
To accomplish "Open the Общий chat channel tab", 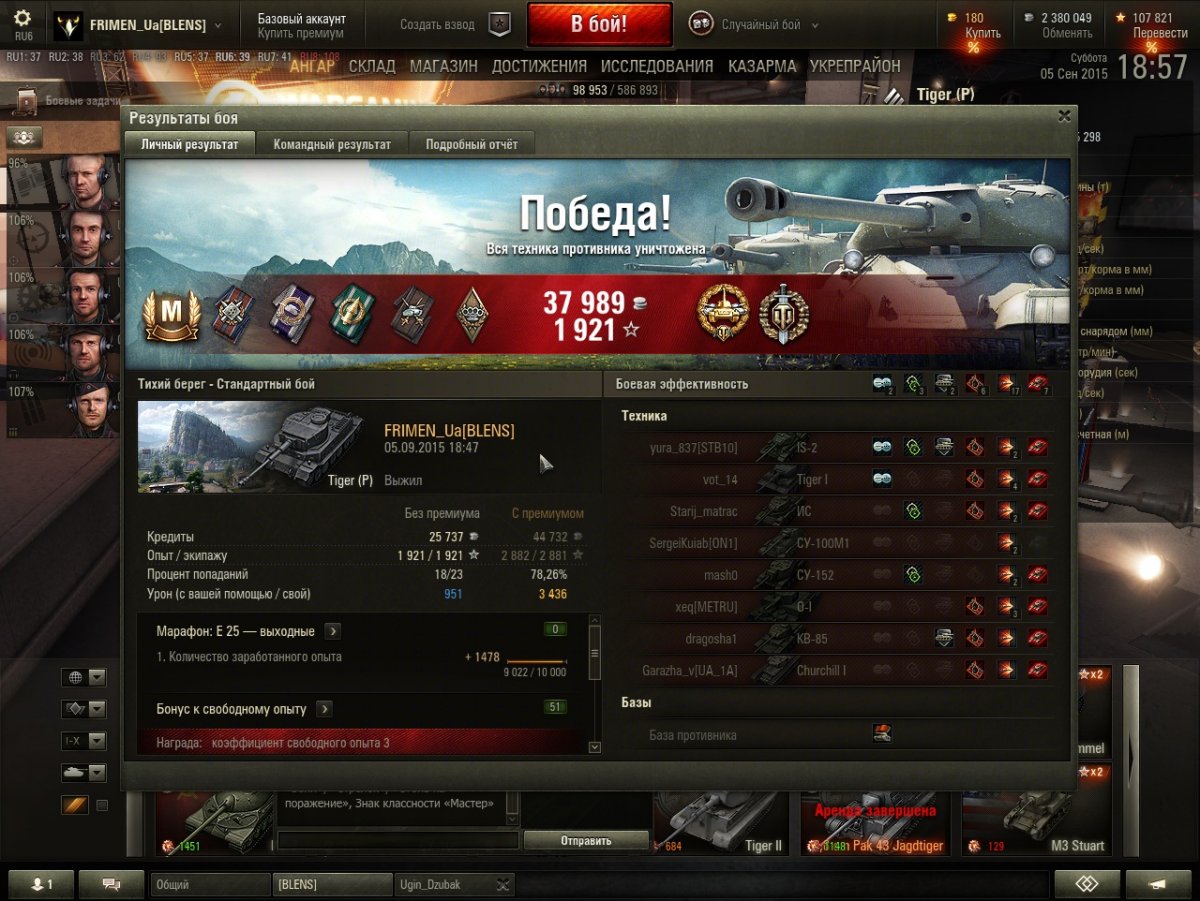I will [209, 884].
